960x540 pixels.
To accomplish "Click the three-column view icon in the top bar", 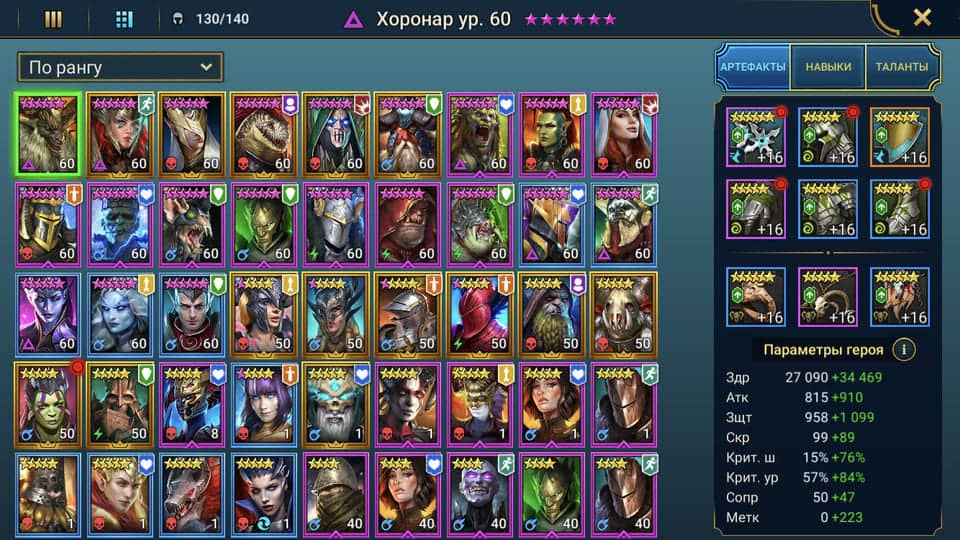I will 54,19.
